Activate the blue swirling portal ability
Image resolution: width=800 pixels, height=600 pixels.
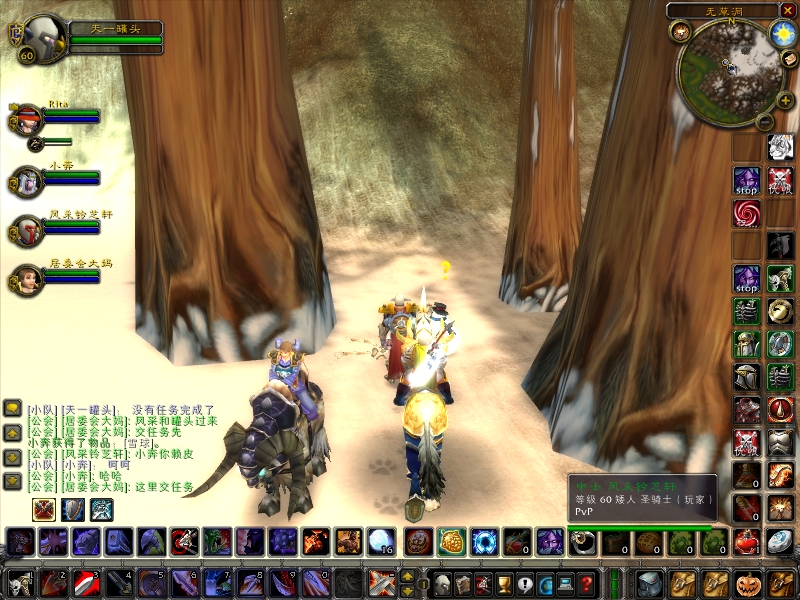tap(485, 541)
